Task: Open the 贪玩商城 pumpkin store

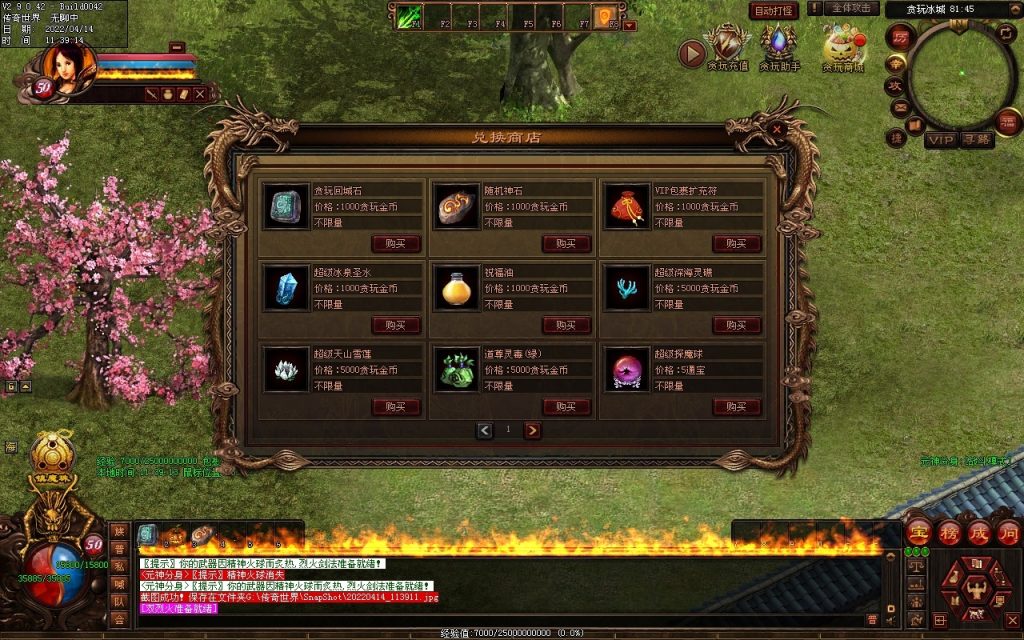Action: 843,48
